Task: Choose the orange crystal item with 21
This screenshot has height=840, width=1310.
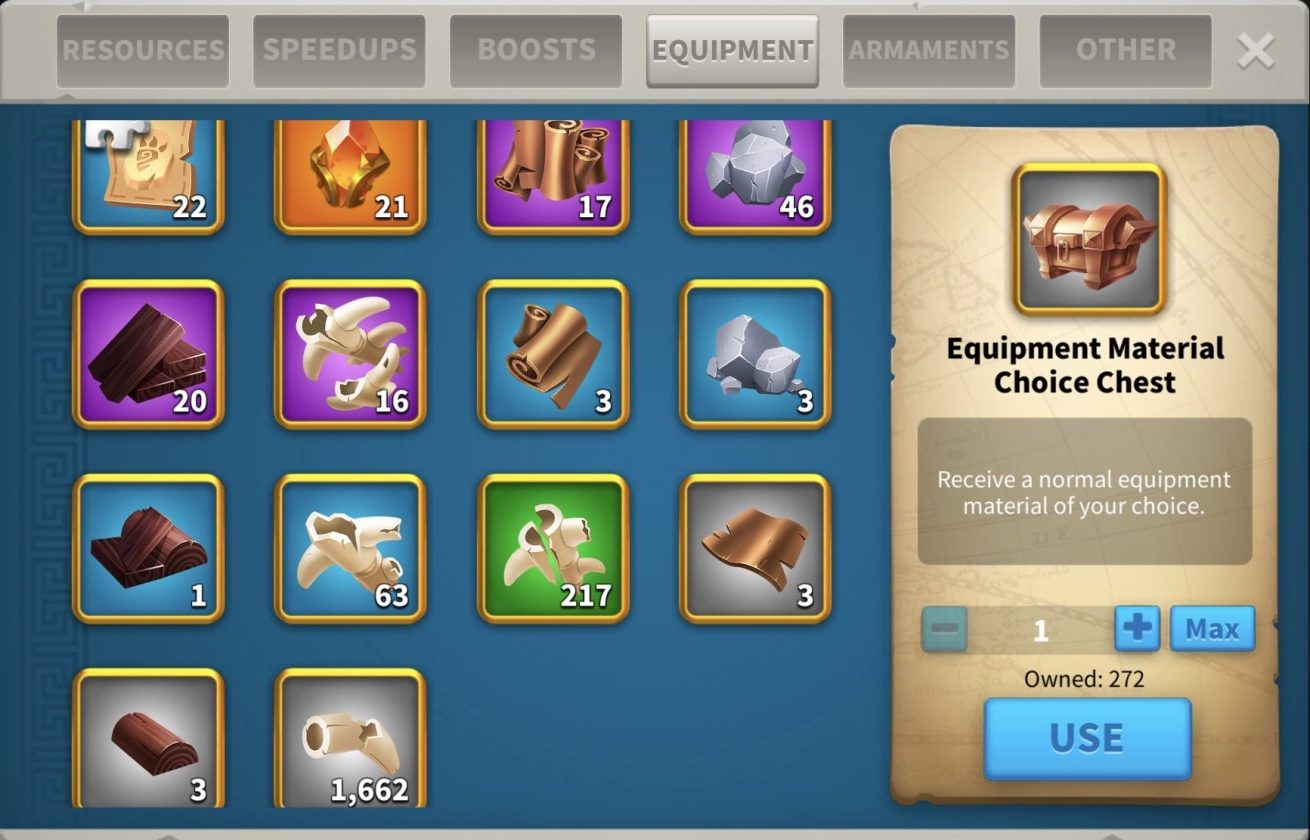Action: [351, 175]
